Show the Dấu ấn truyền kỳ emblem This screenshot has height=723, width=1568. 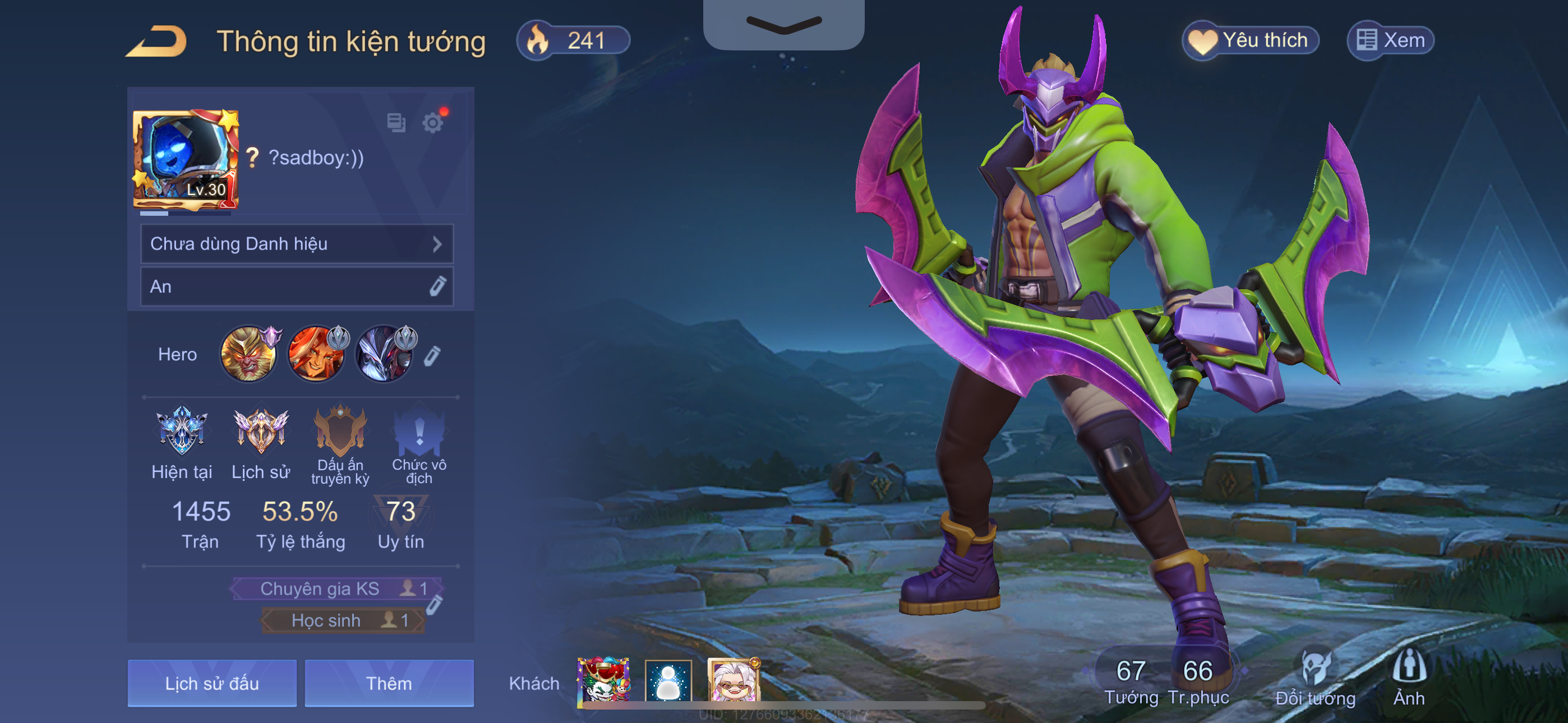click(340, 432)
